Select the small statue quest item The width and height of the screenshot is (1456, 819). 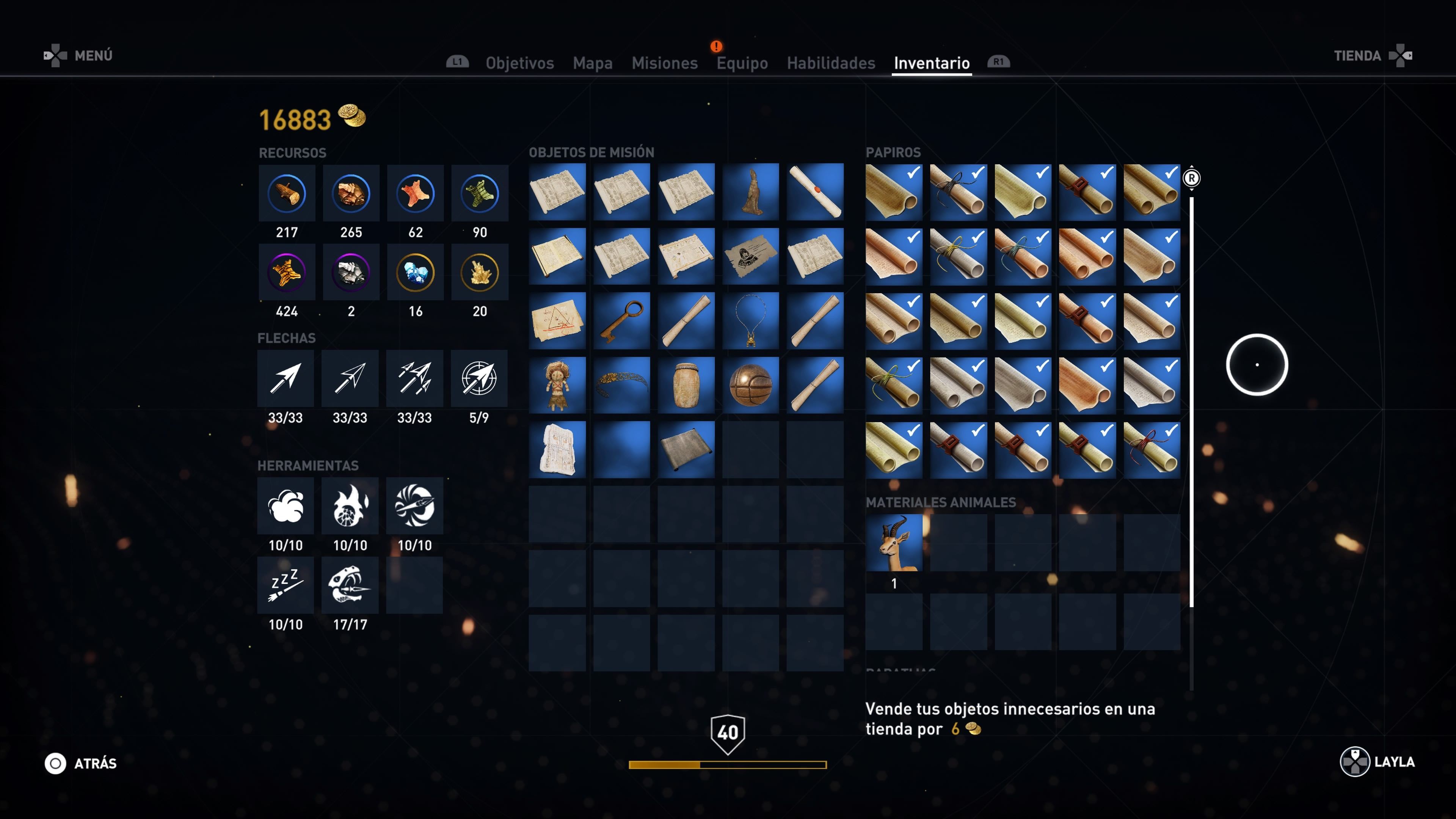pos(750,191)
